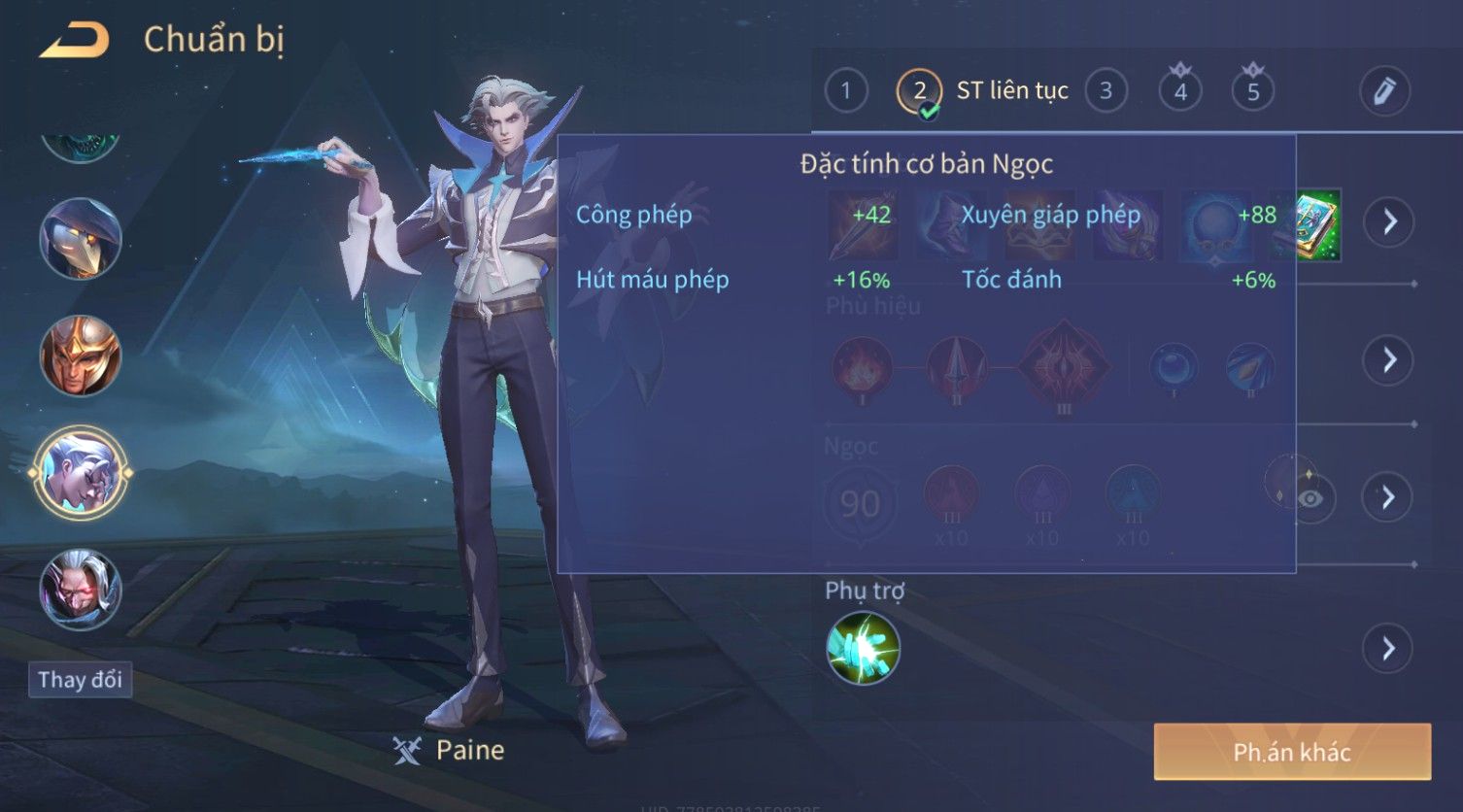This screenshot has width=1463, height=812.
Task: Choose the golden helmet hero portrait
Action: tap(81, 355)
